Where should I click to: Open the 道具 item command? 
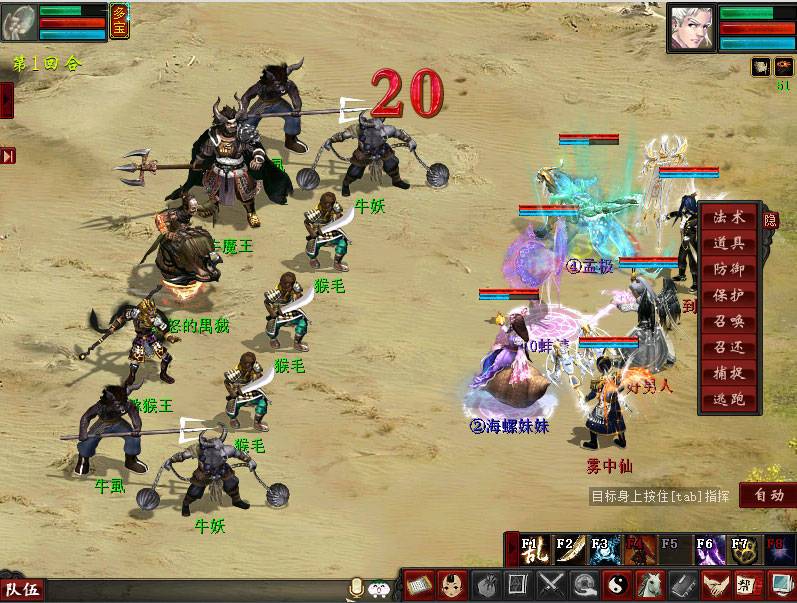pyautogui.click(x=728, y=244)
